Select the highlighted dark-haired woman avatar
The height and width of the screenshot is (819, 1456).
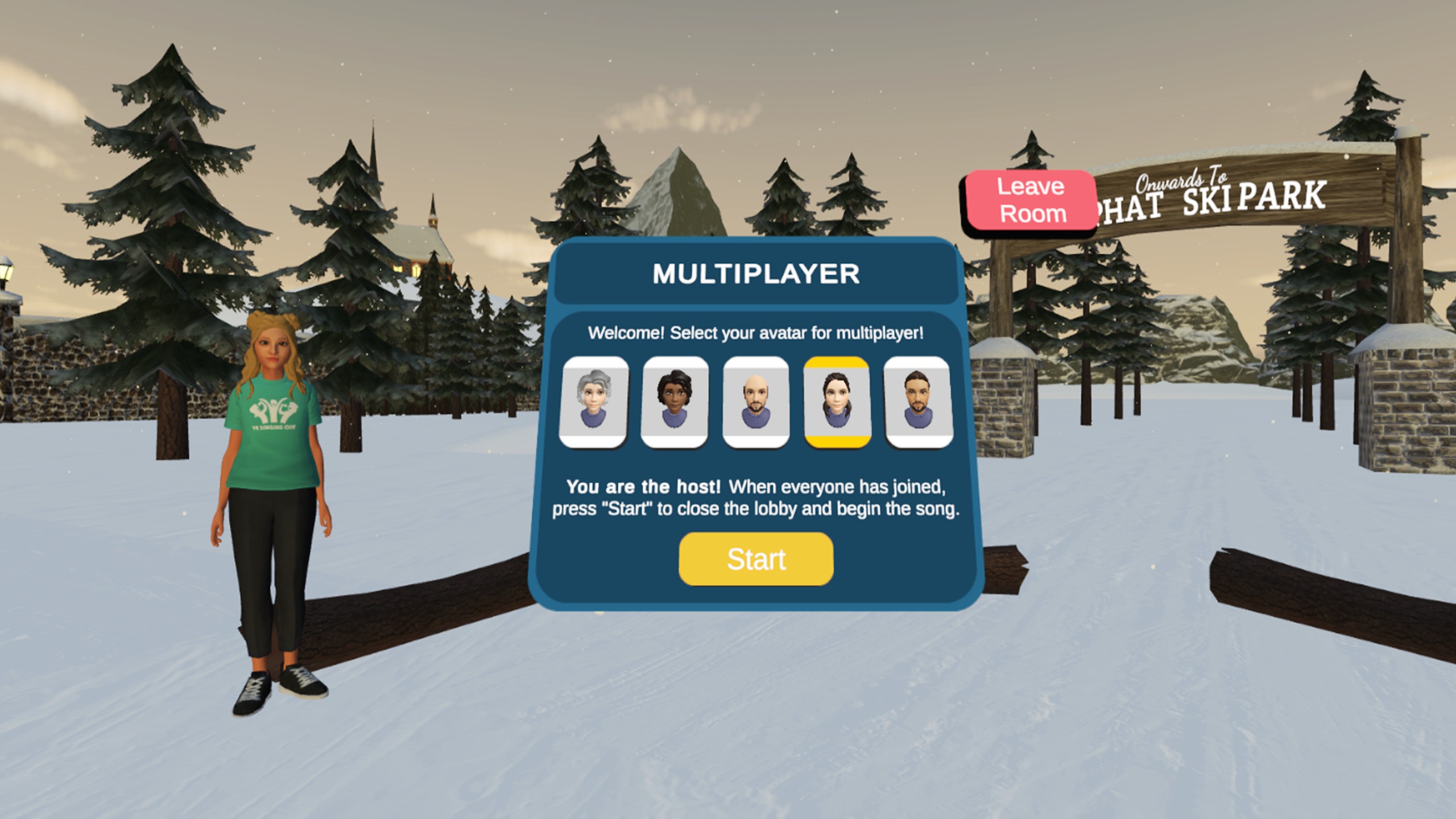837,402
